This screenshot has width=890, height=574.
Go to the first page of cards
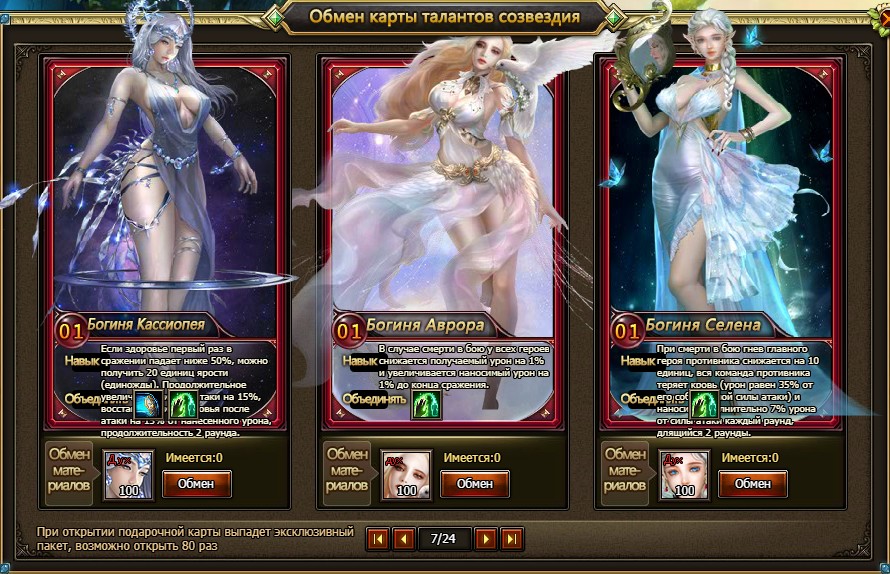pos(378,539)
